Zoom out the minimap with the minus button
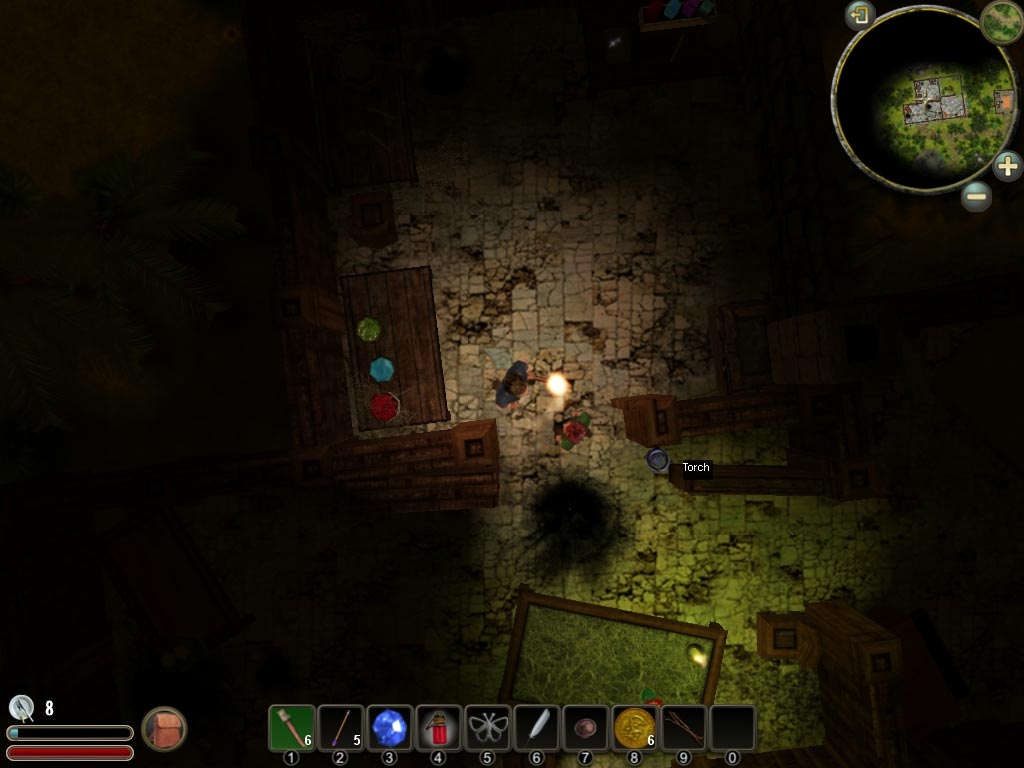 (x=977, y=196)
